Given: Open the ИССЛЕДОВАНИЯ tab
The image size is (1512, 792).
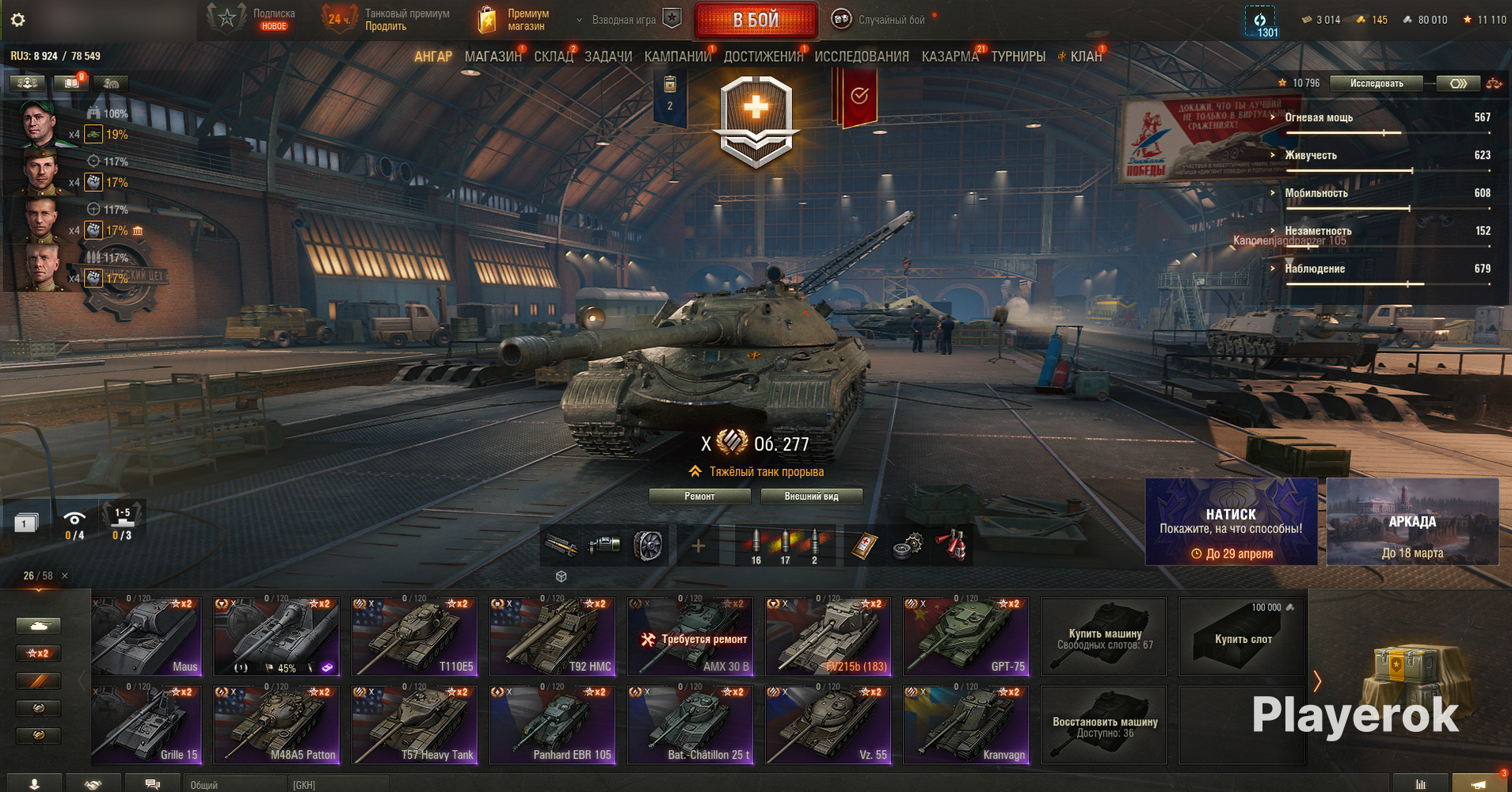Looking at the screenshot, I should click(861, 56).
